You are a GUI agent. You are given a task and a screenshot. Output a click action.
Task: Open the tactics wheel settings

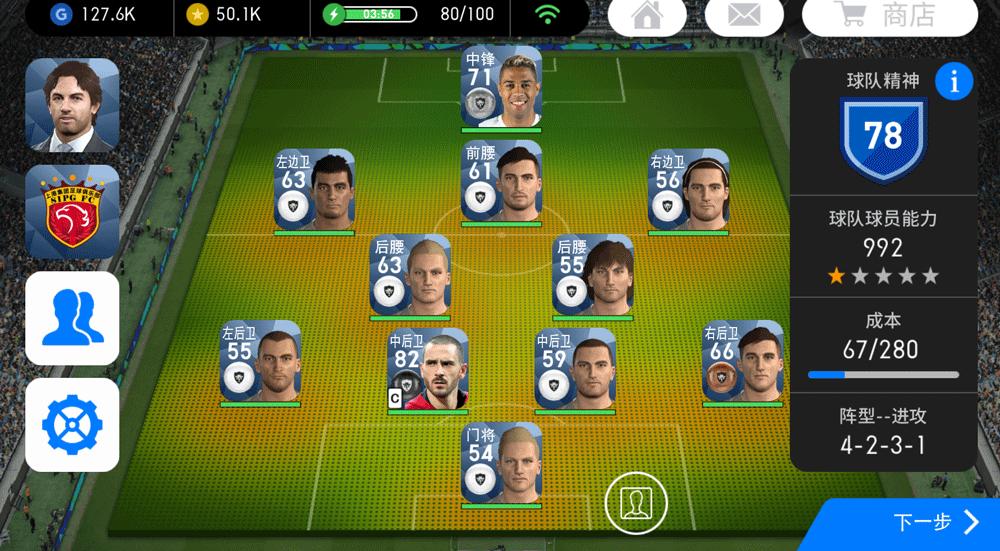(x=72, y=425)
